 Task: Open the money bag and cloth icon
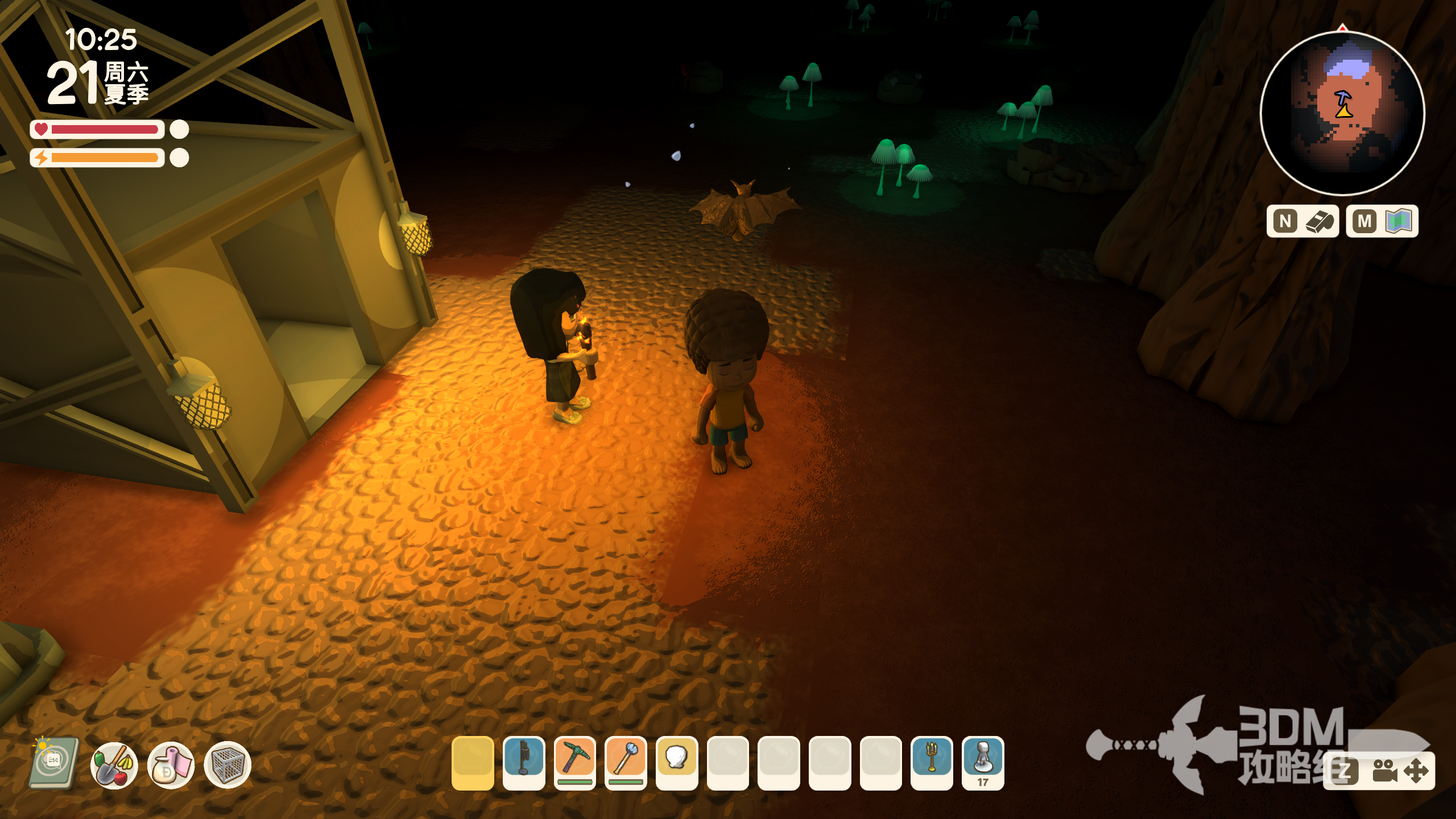pyautogui.click(x=171, y=765)
